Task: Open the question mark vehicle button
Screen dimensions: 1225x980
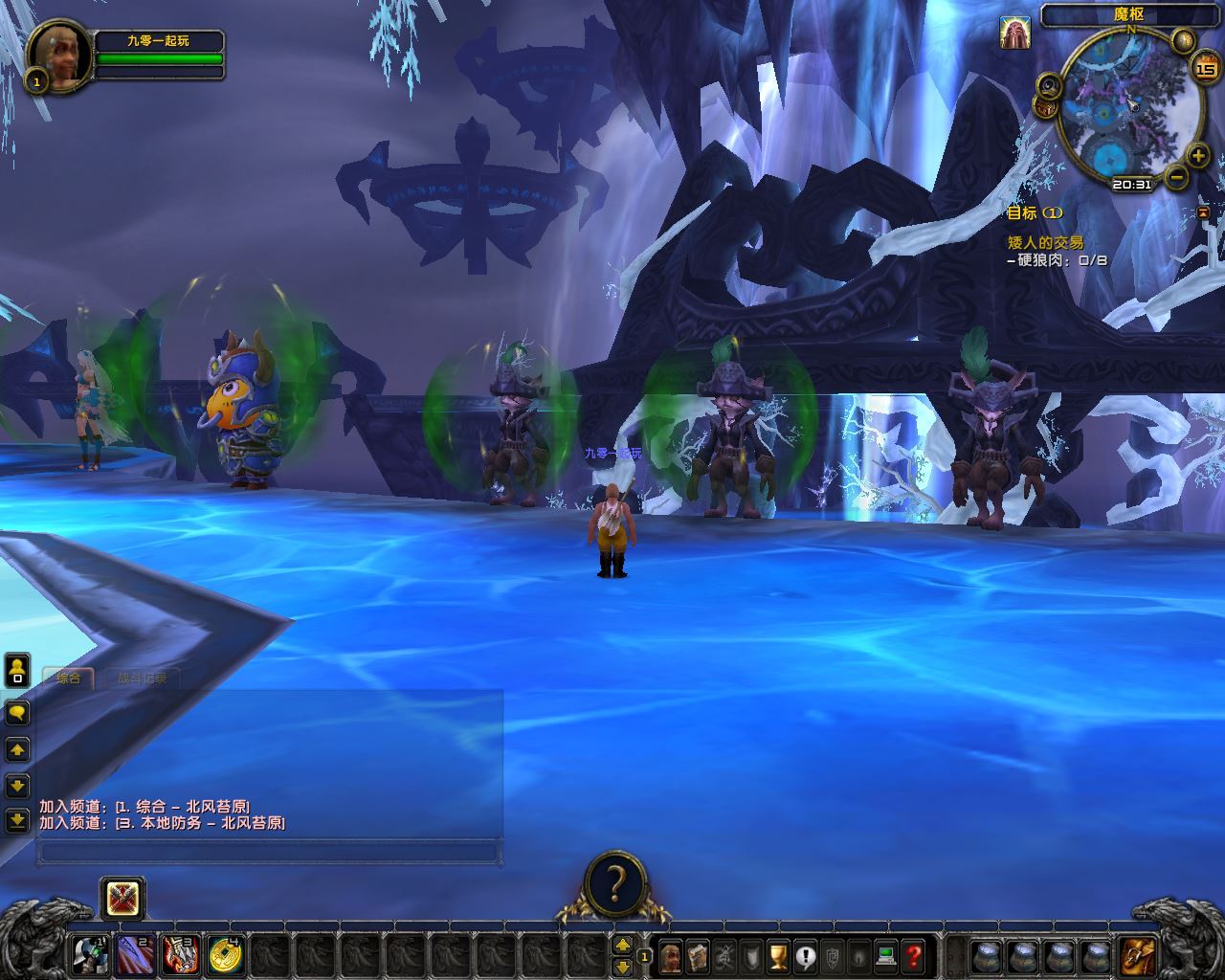Action: pyautogui.click(x=616, y=881)
